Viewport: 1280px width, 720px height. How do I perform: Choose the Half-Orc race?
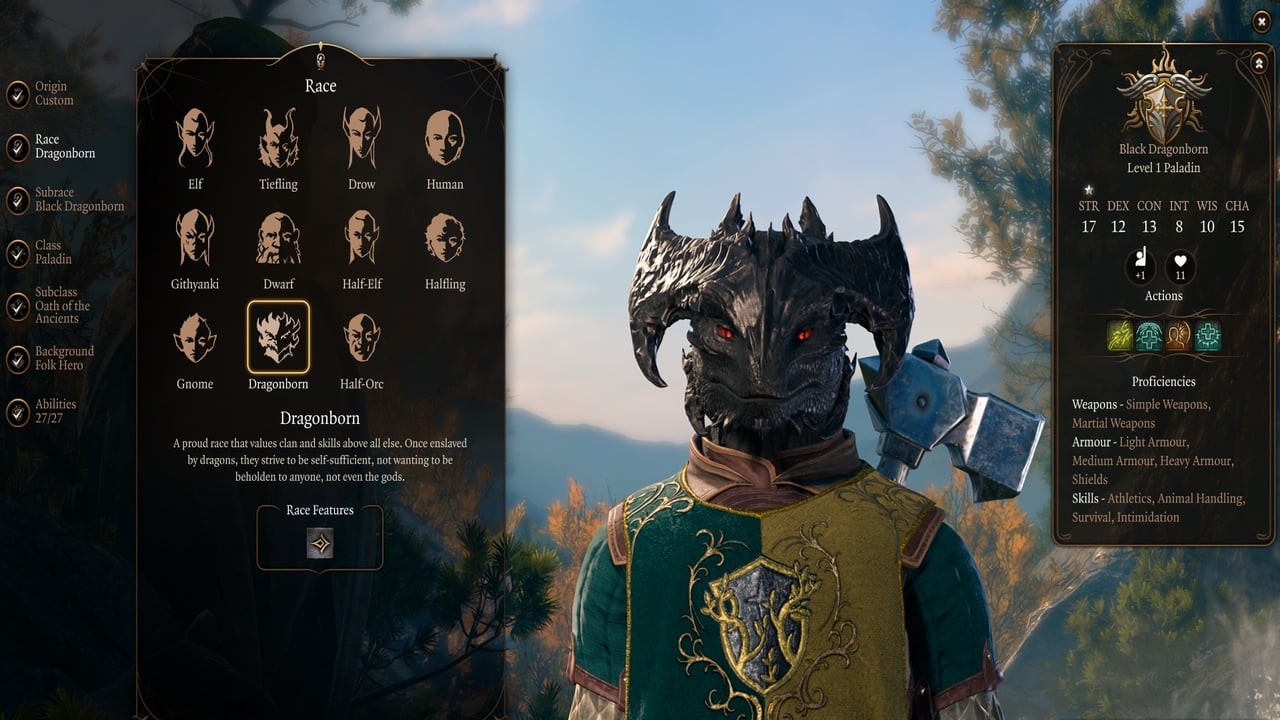click(x=361, y=338)
